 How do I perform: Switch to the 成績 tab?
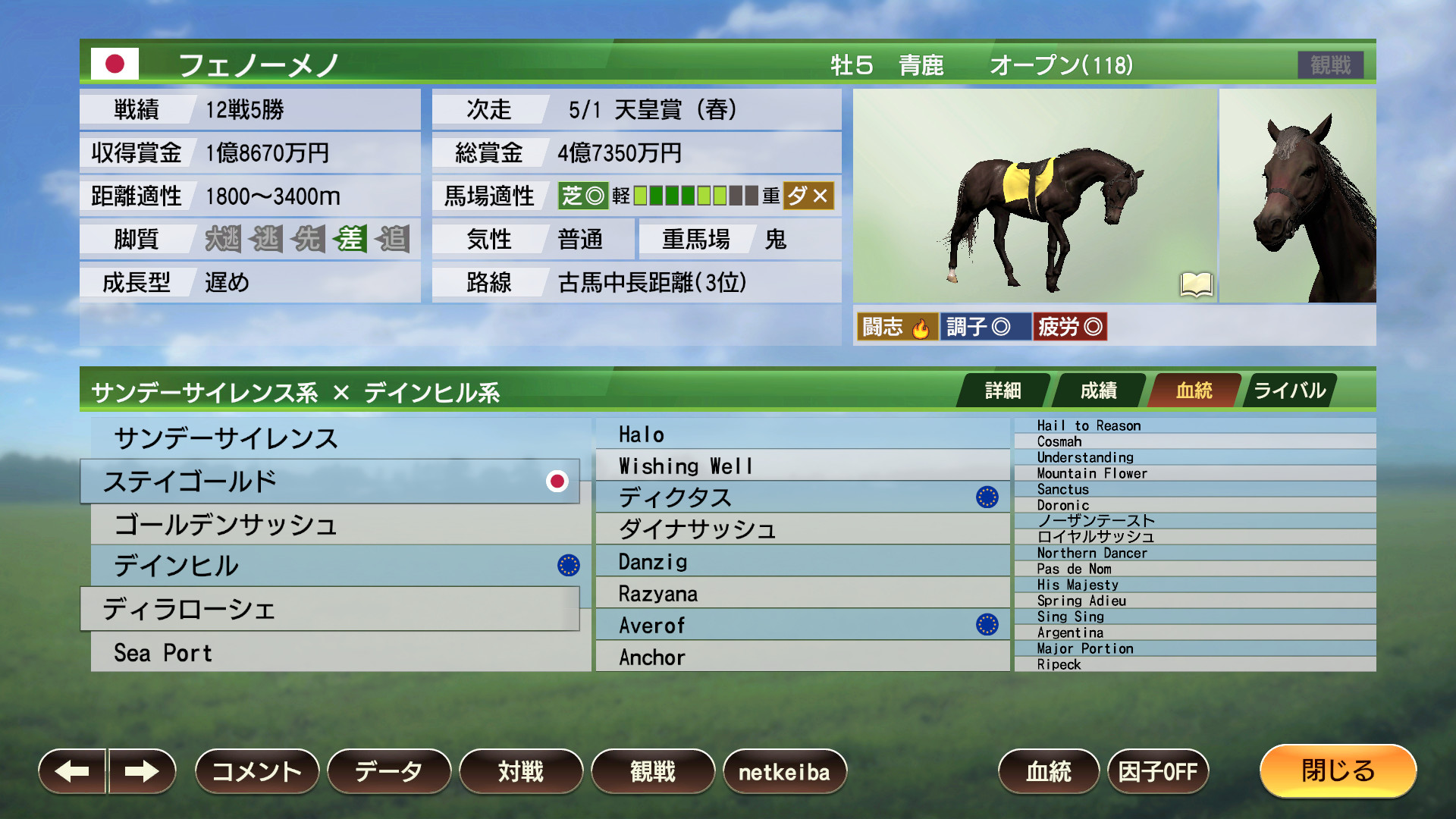click(x=1098, y=390)
